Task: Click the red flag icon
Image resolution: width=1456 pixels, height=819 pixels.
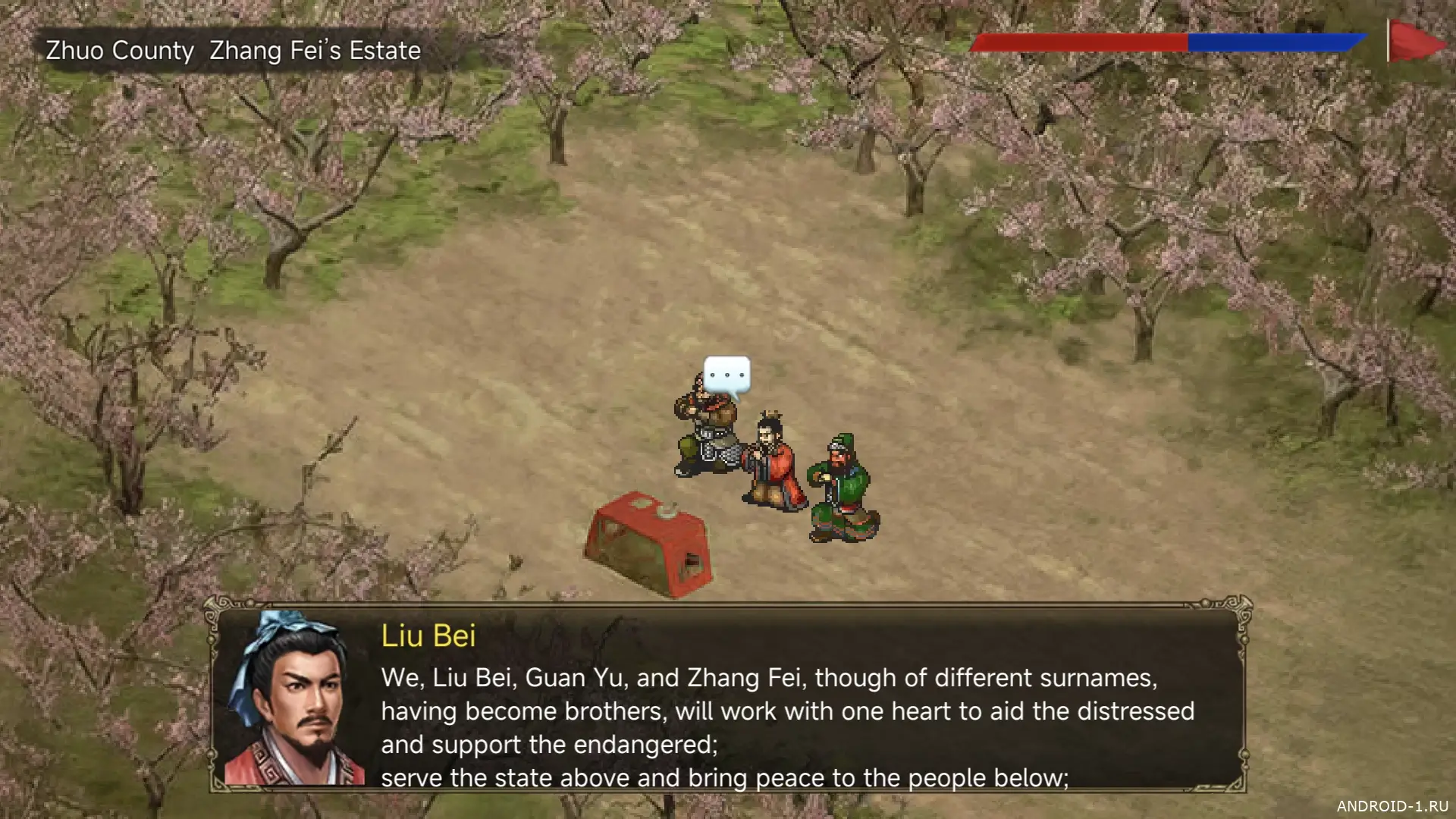Action: click(1415, 42)
